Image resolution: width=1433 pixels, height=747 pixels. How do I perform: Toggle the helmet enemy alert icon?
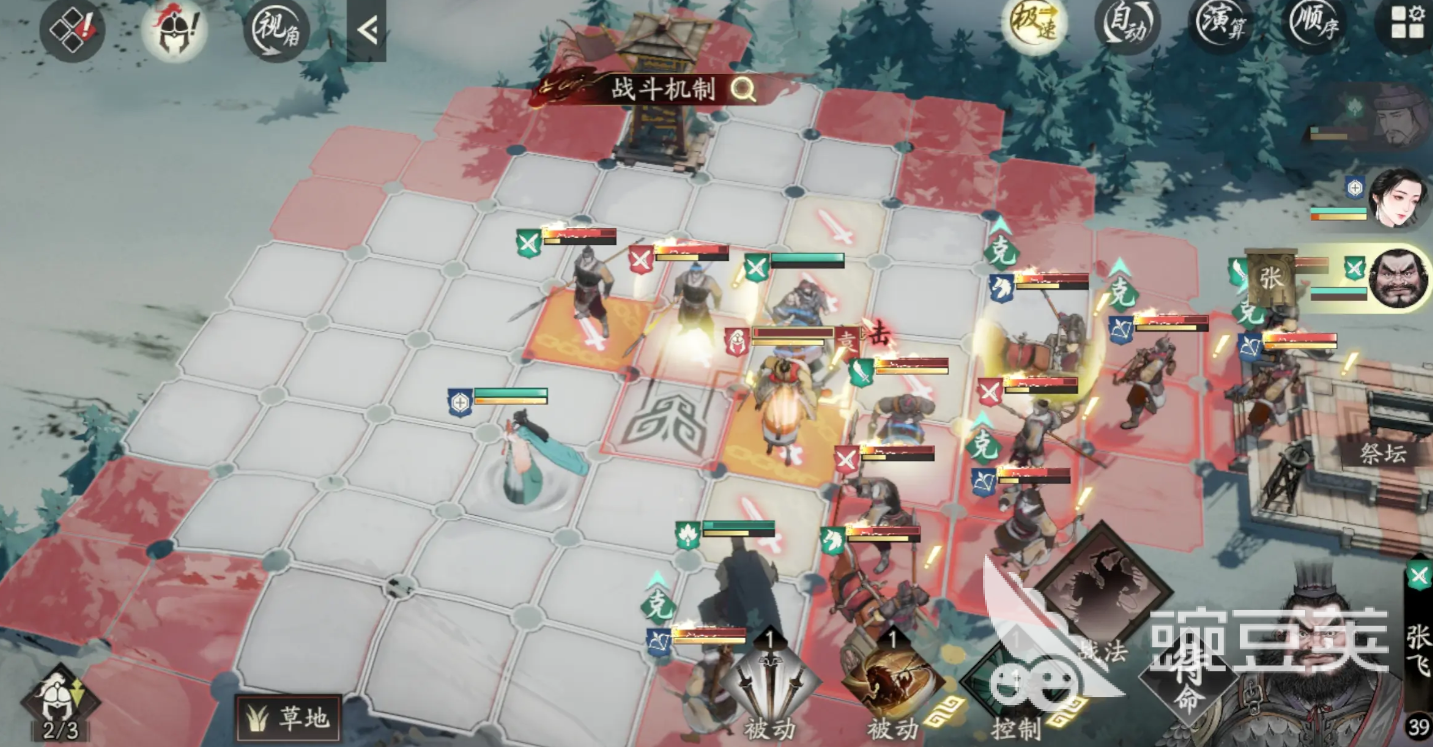click(174, 28)
